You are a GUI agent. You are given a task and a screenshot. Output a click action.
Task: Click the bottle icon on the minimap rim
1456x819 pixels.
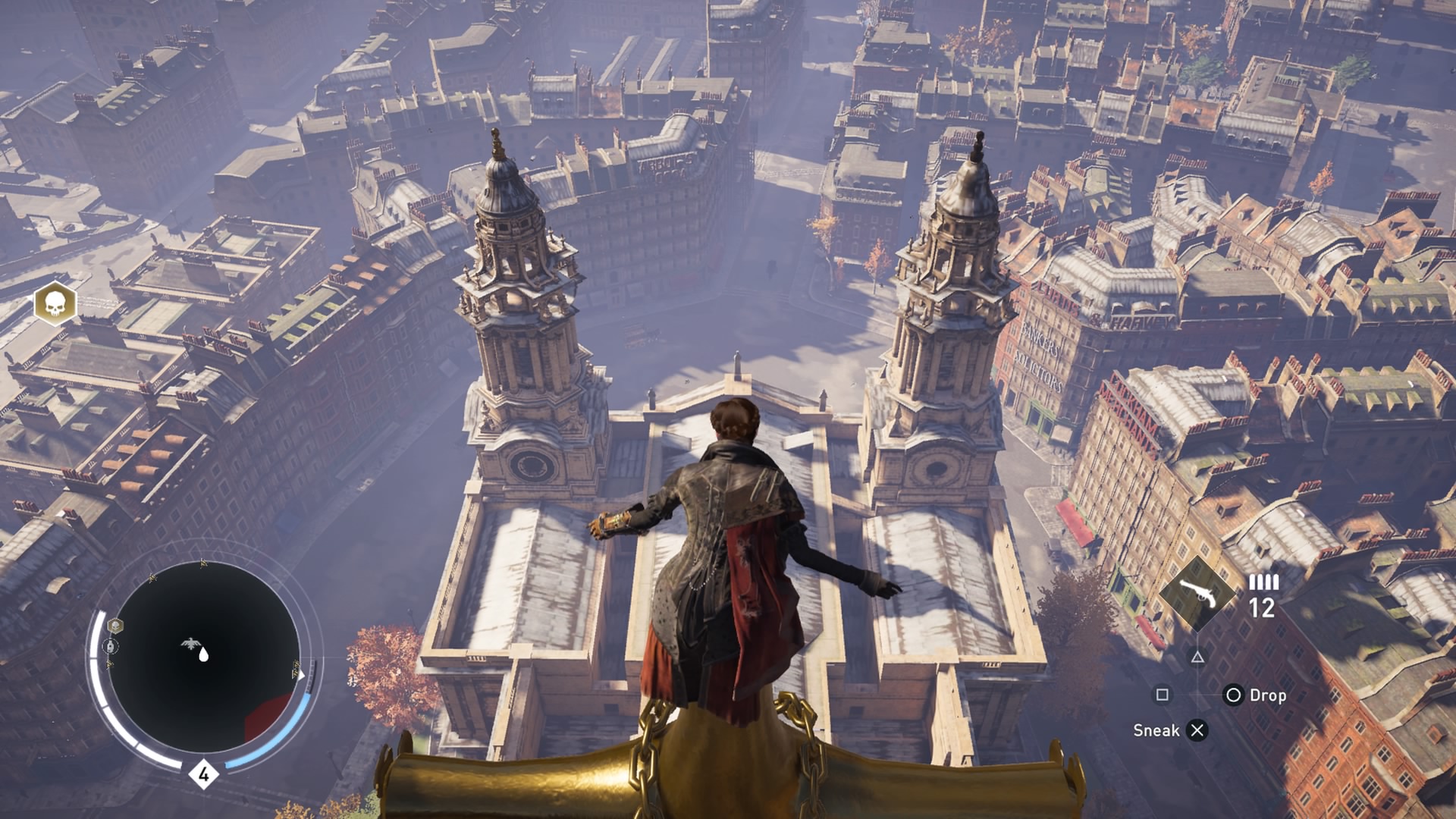[x=111, y=647]
